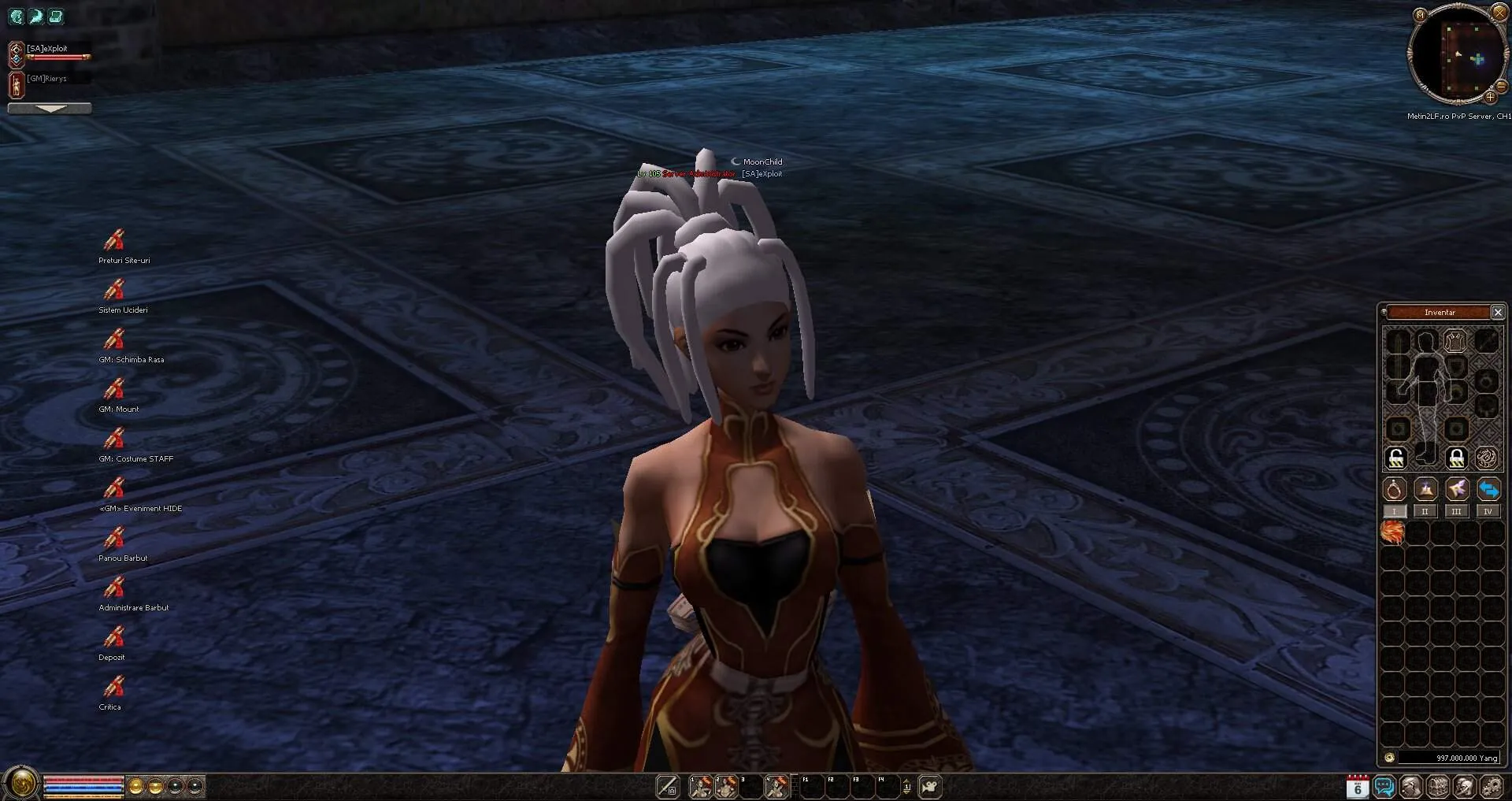
Task: Click the blue swap arrows inventory button
Action: click(1488, 489)
